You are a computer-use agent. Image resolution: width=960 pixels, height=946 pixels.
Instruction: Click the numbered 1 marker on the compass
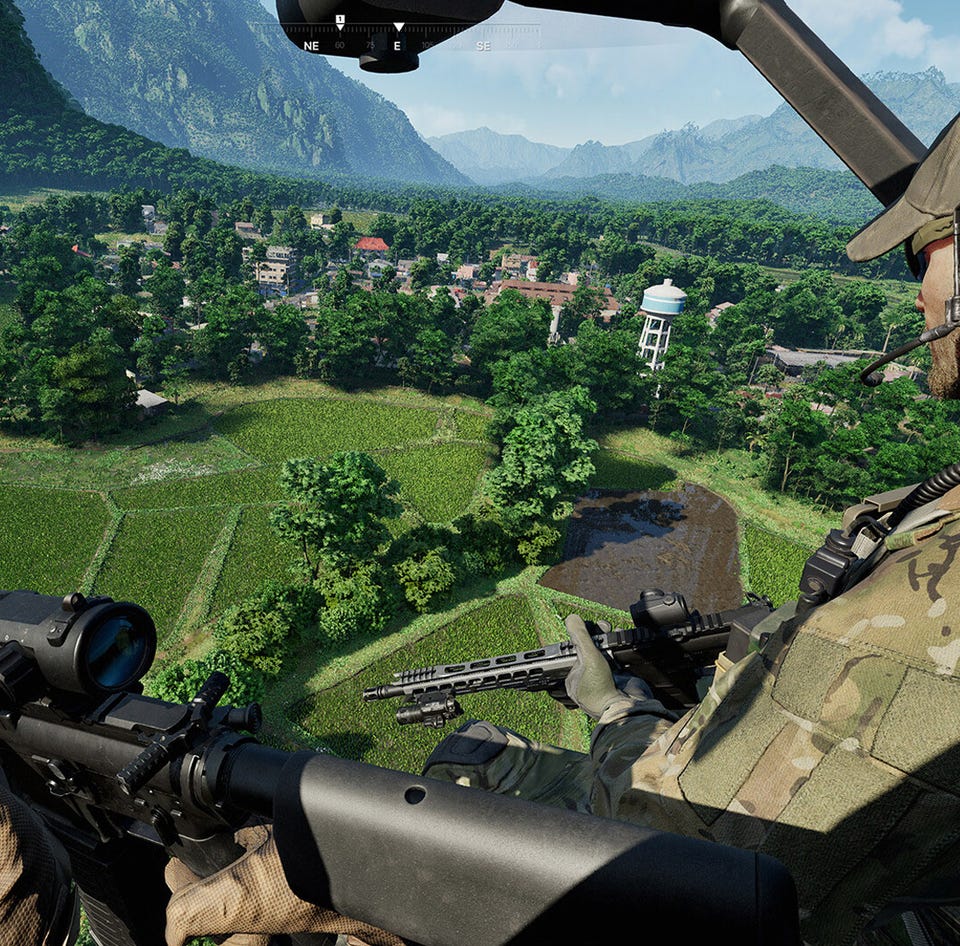[340, 20]
